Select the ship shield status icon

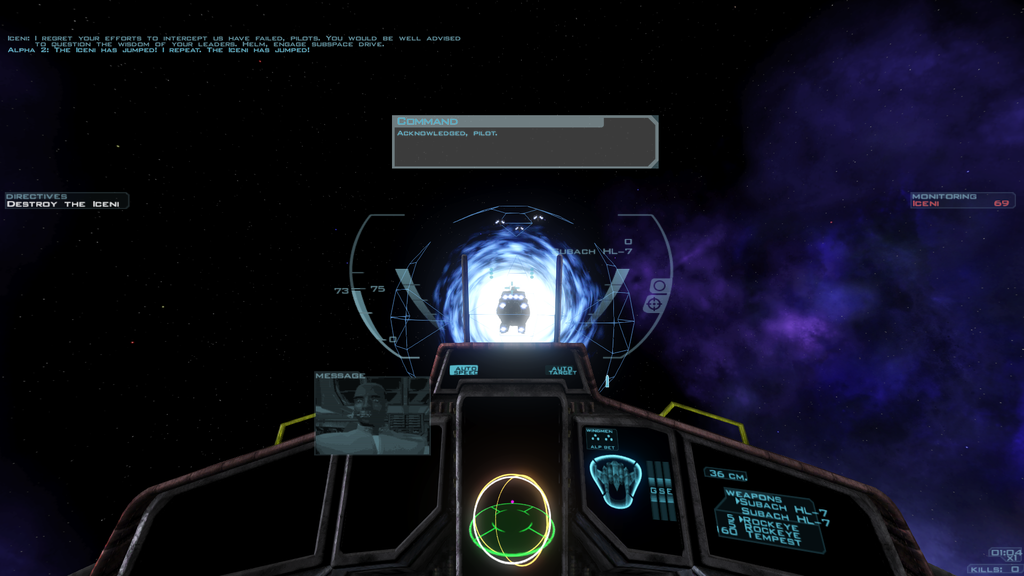tap(614, 480)
